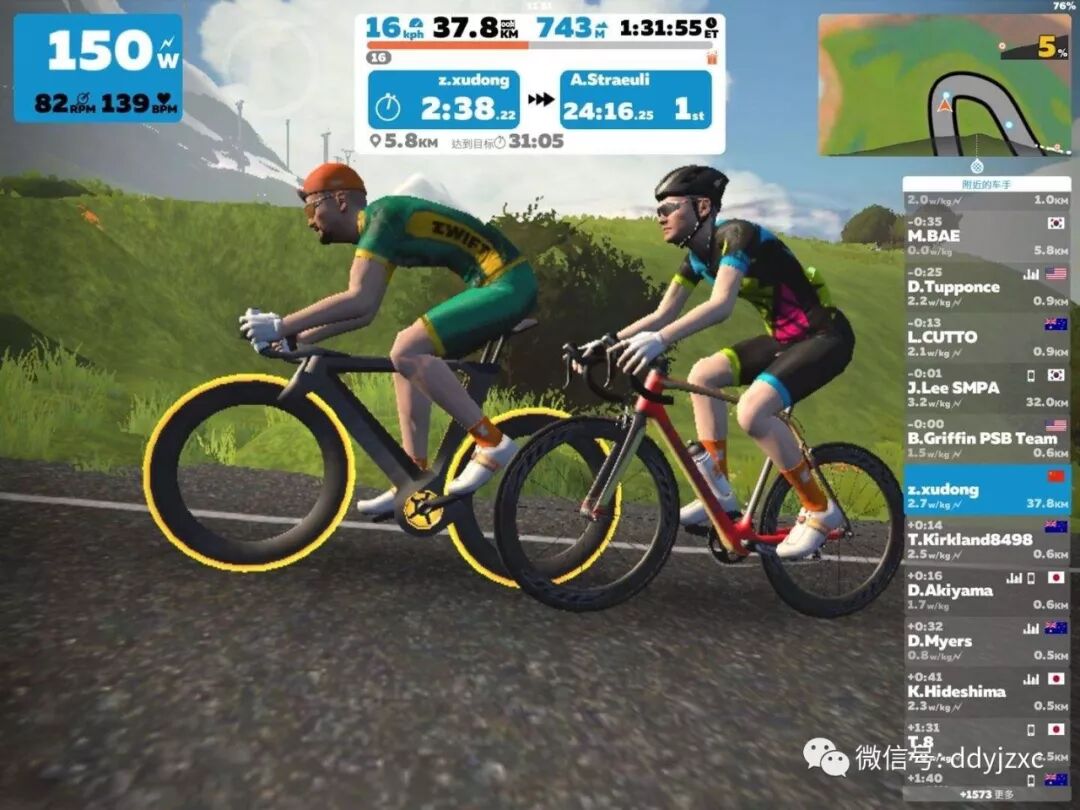The width and height of the screenshot is (1080, 810).
Task: Select D.Akiyama in the rider list
Action: pyautogui.click(x=986, y=590)
